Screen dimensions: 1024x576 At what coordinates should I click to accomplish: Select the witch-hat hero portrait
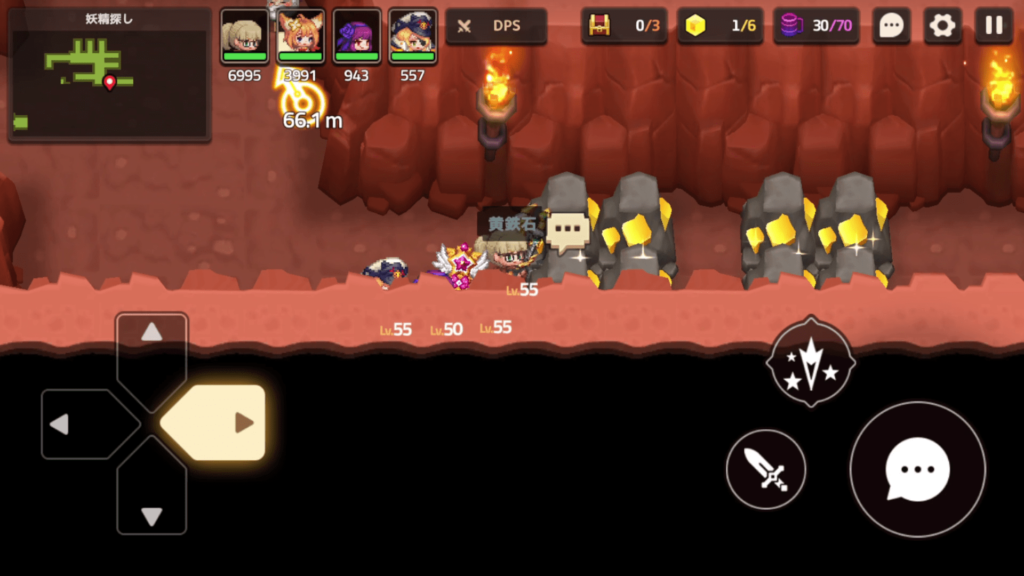pos(412,37)
